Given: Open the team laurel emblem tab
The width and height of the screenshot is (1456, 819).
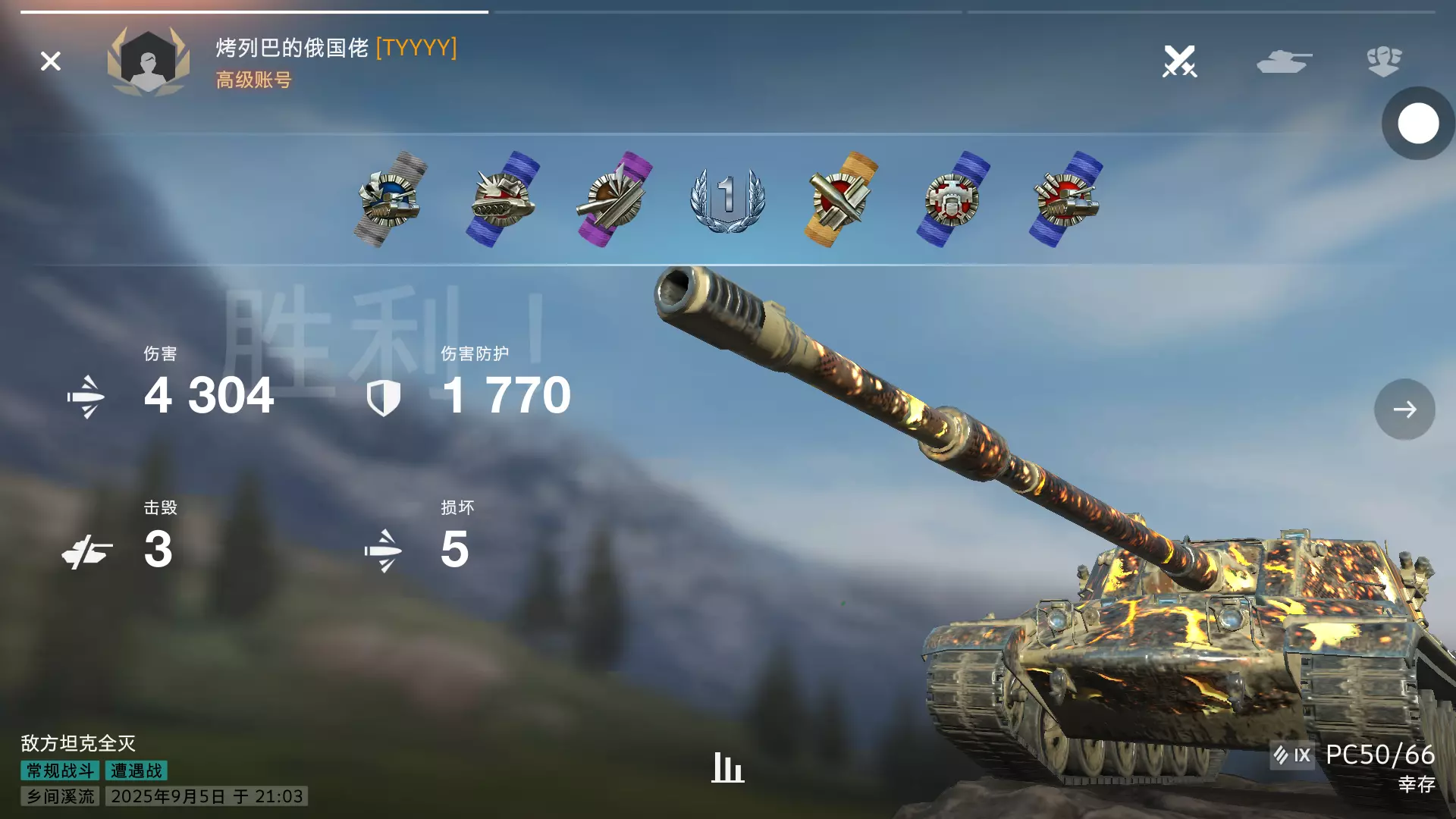Looking at the screenshot, I should (1384, 61).
